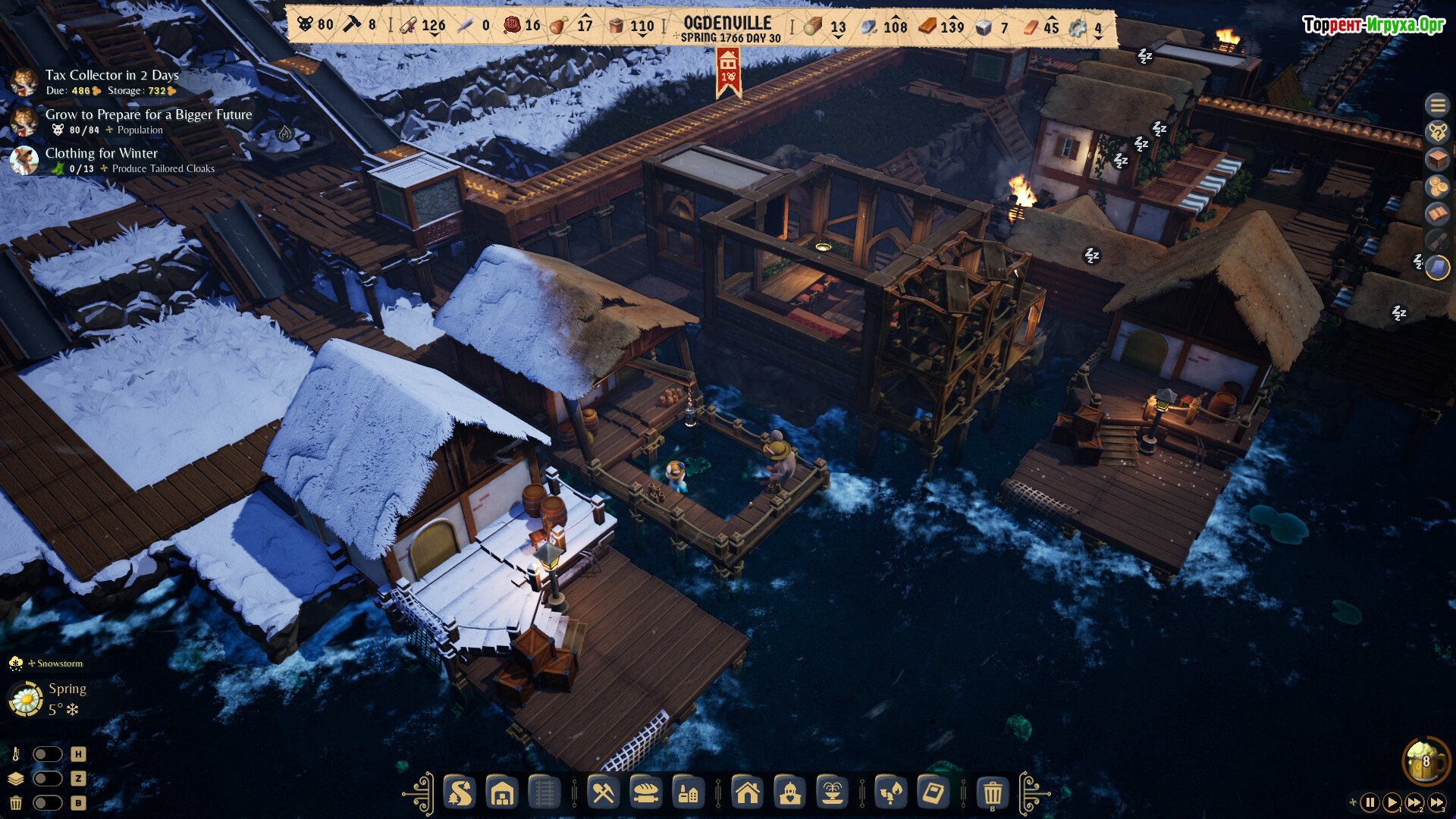Select the storage warehouse build category
This screenshot has width=1456, height=819.
click(502, 794)
